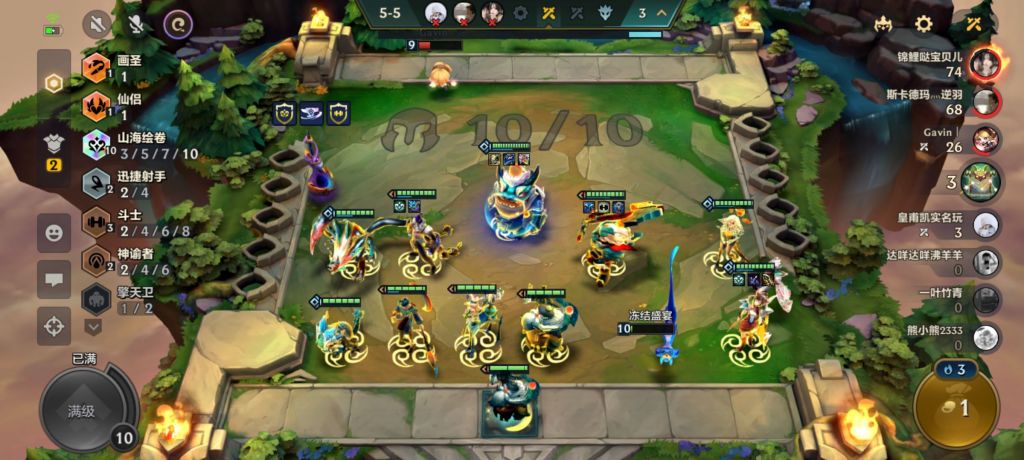1024x460 pixels.
Task: Open the gear settings menu
Action: click(924, 24)
